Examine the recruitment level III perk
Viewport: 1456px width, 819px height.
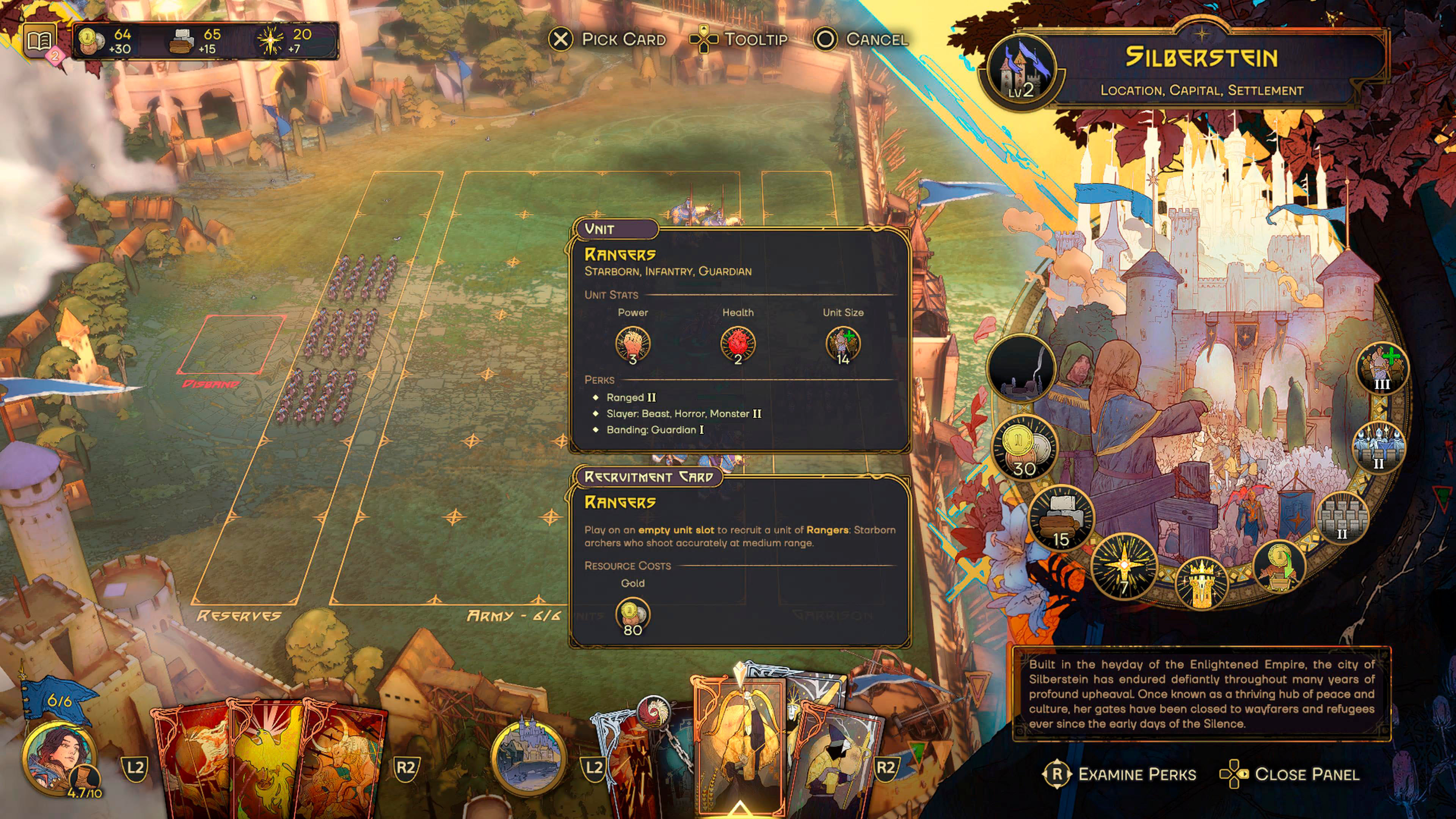click(1382, 367)
